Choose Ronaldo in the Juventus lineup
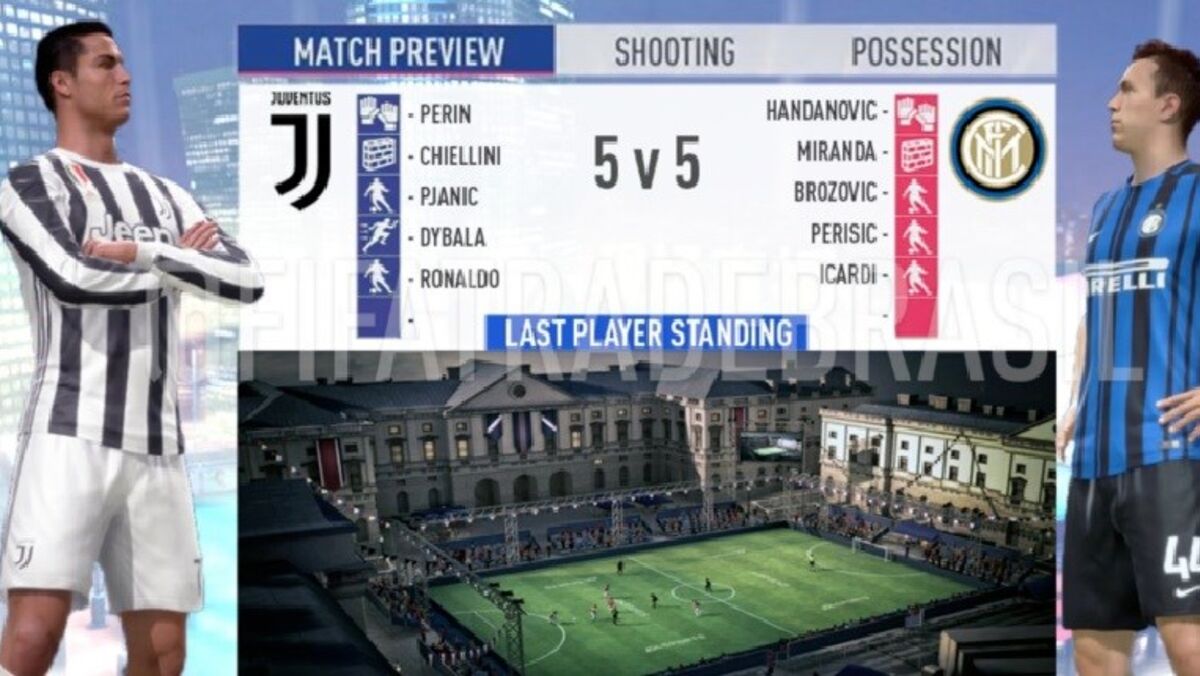This screenshot has height=676, width=1200. (459, 279)
